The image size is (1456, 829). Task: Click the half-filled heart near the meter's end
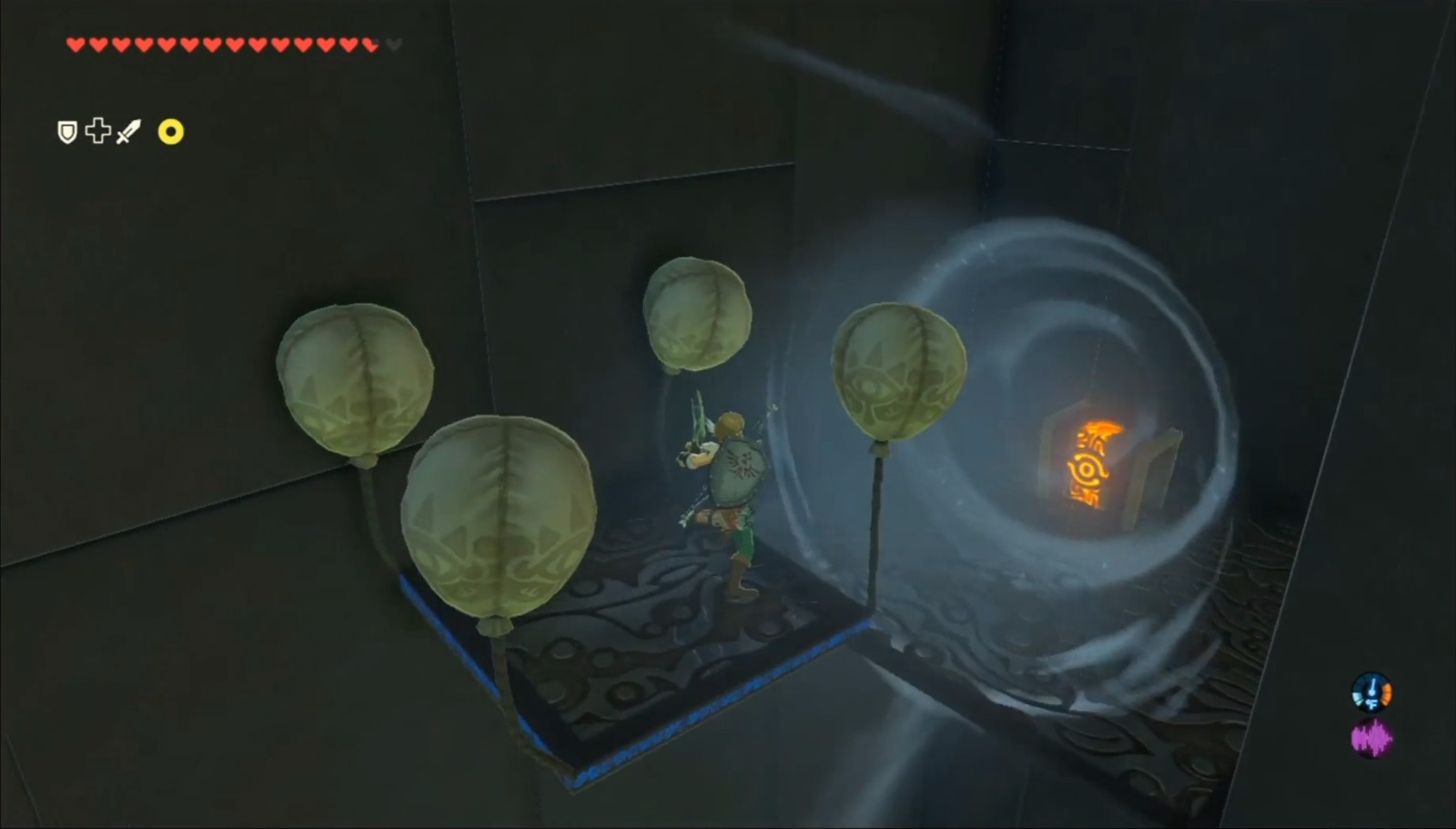(x=369, y=43)
